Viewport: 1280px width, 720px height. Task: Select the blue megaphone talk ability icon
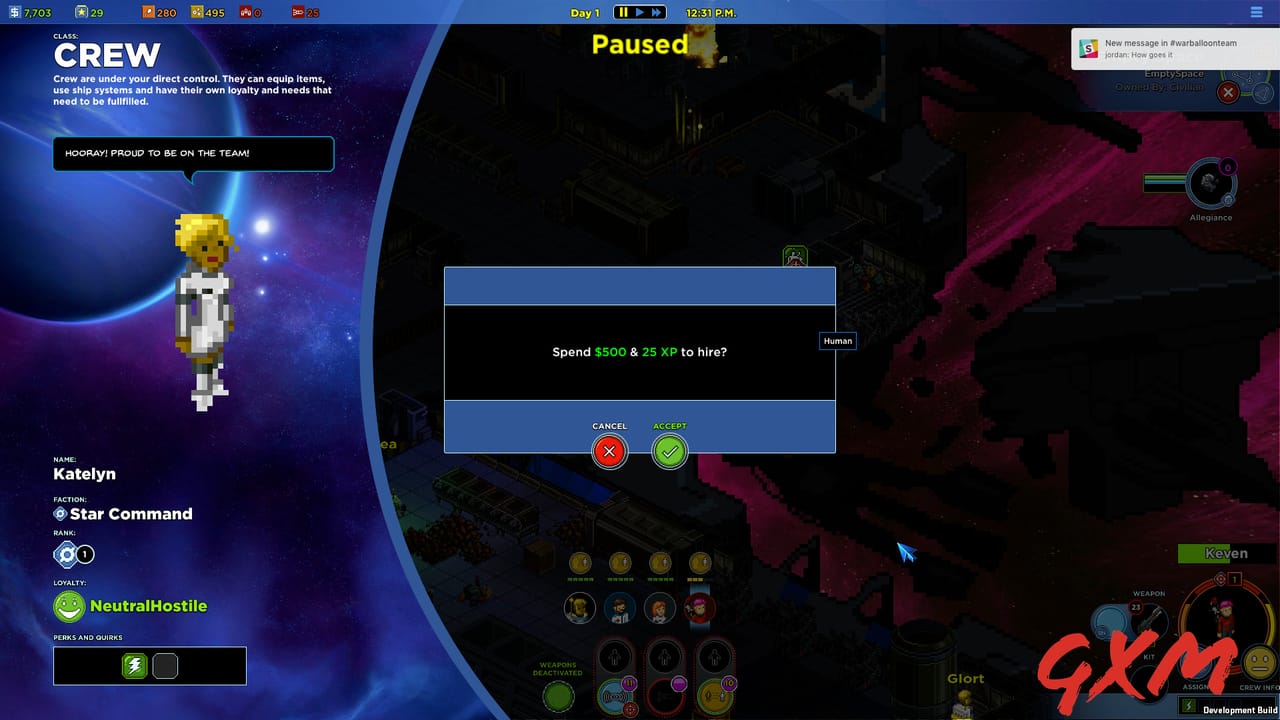[615, 695]
